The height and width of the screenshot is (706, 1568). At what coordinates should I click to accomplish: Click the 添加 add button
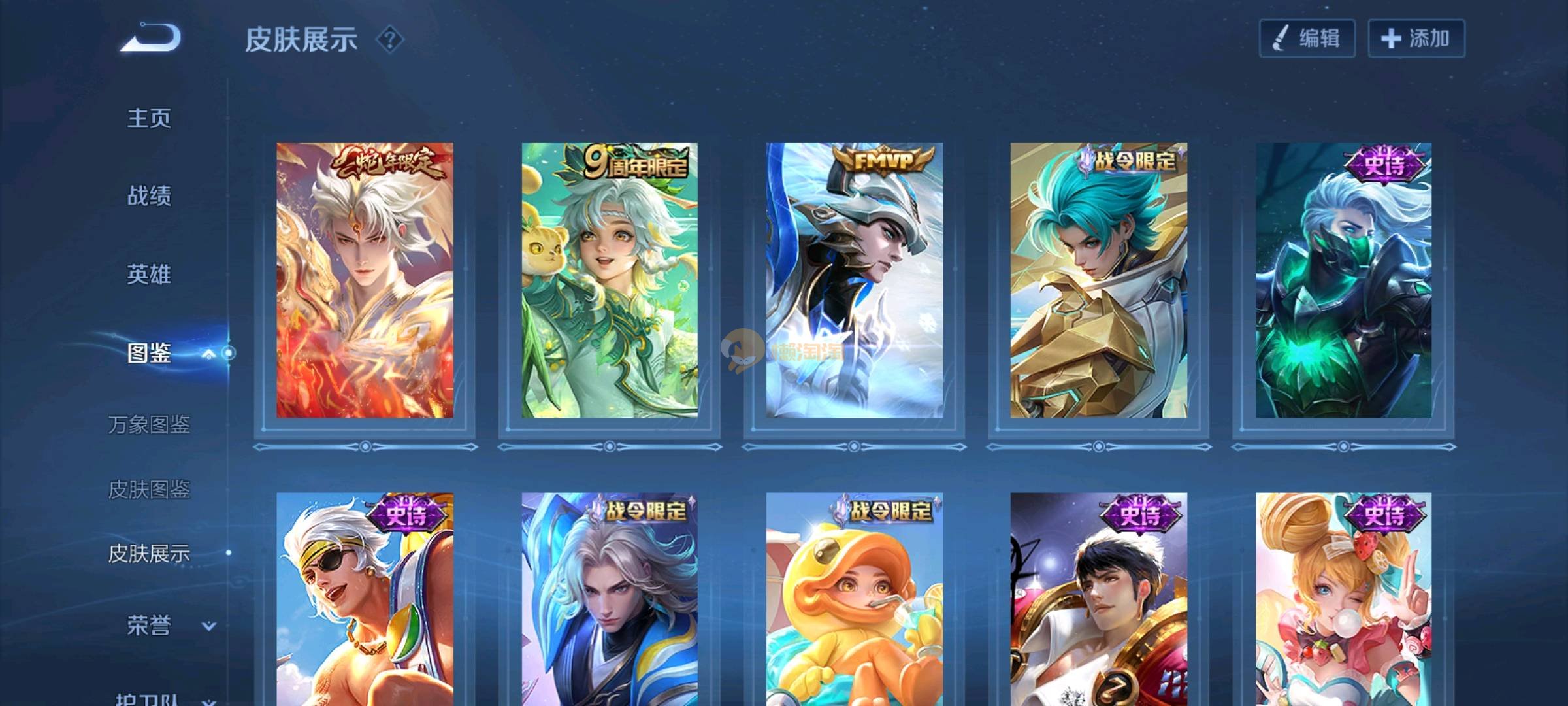pos(1416,39)
